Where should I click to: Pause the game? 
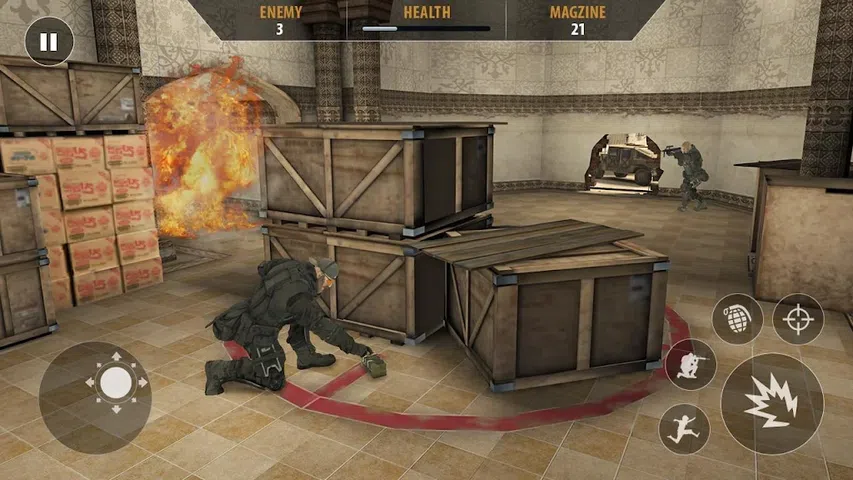(x=48, y=43)
